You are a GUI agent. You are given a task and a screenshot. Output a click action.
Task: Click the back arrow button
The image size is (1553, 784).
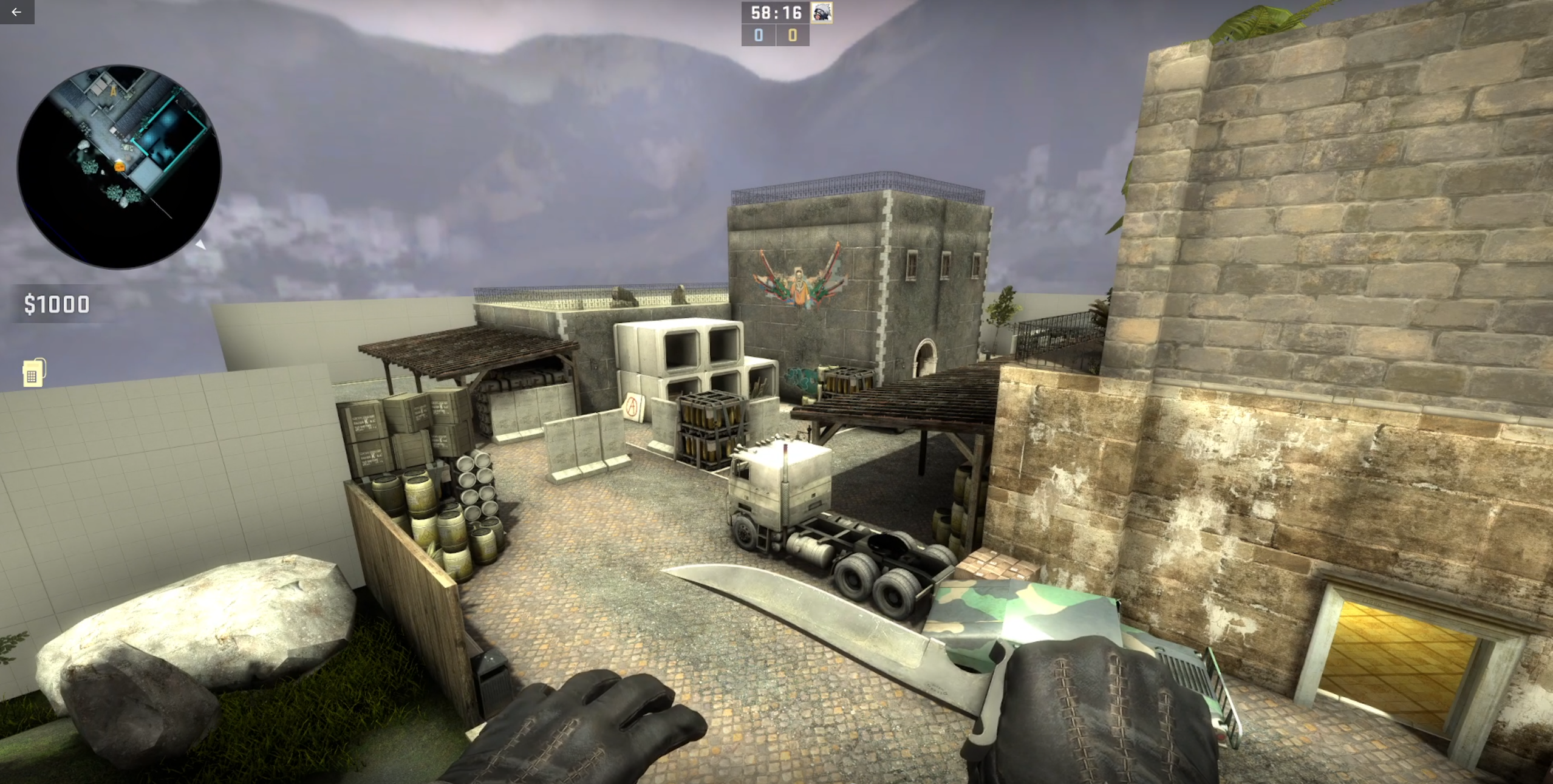pyautogui.click(x=16, y=12)
